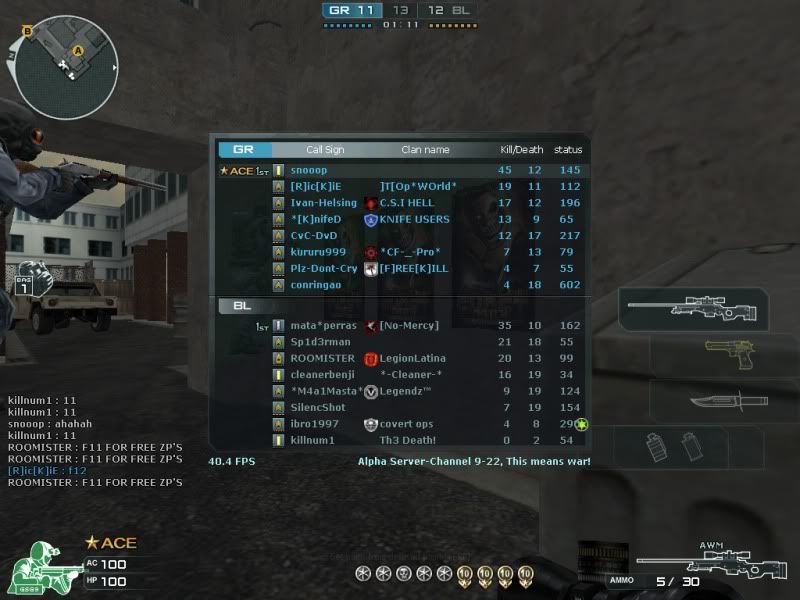The width and height of the screenshot is (800, 600).
Task: Choose the Ivan-Helsing scoreboard row
Action: point(400,203)
